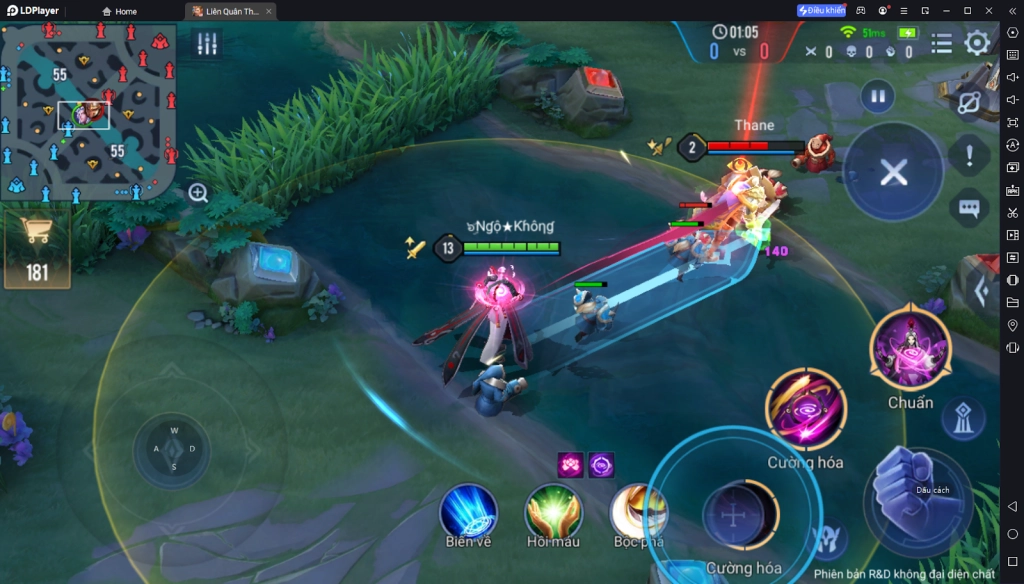The width and height of the screenshot is (1024, 584).
Task: Open the quick chat bubble
Action: [x=968, y=208]
